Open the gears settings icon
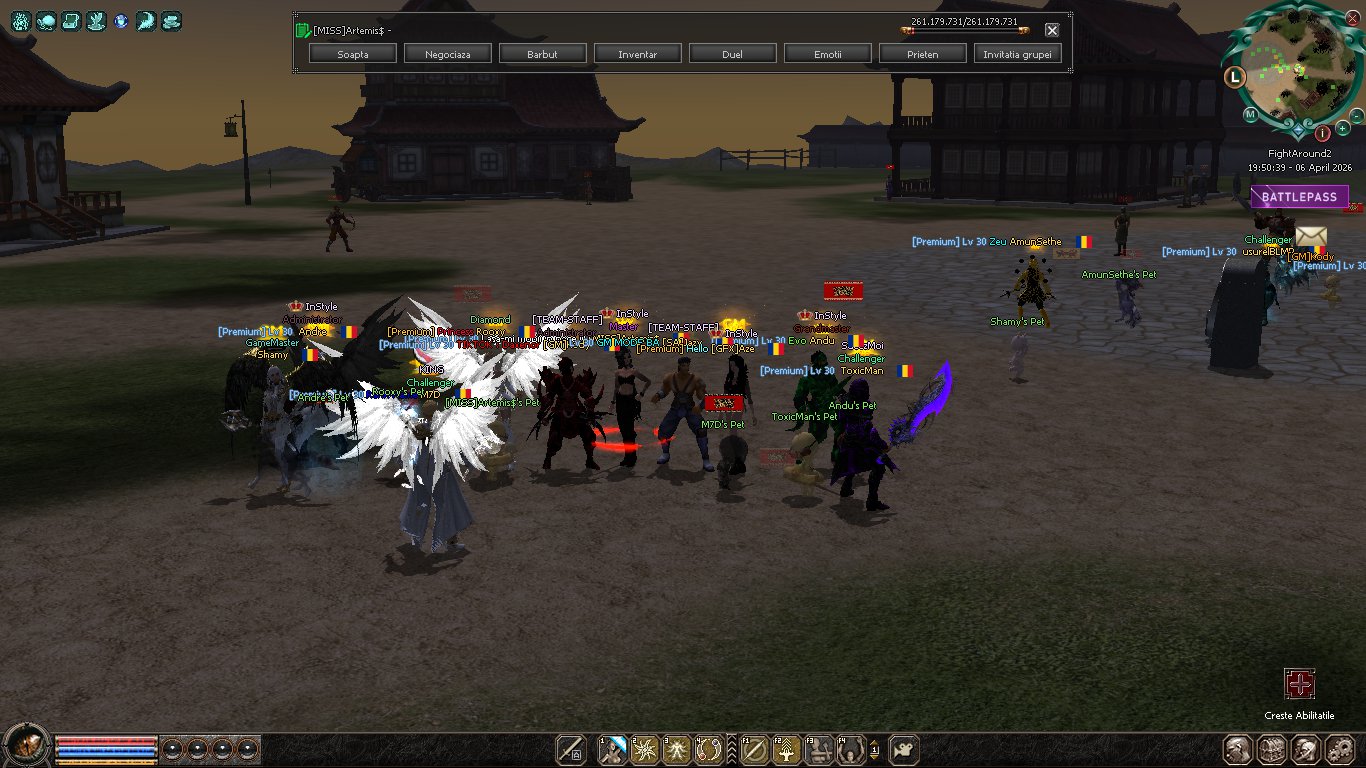Screen dimensions: 1366x768 (x=1339, y=749)
